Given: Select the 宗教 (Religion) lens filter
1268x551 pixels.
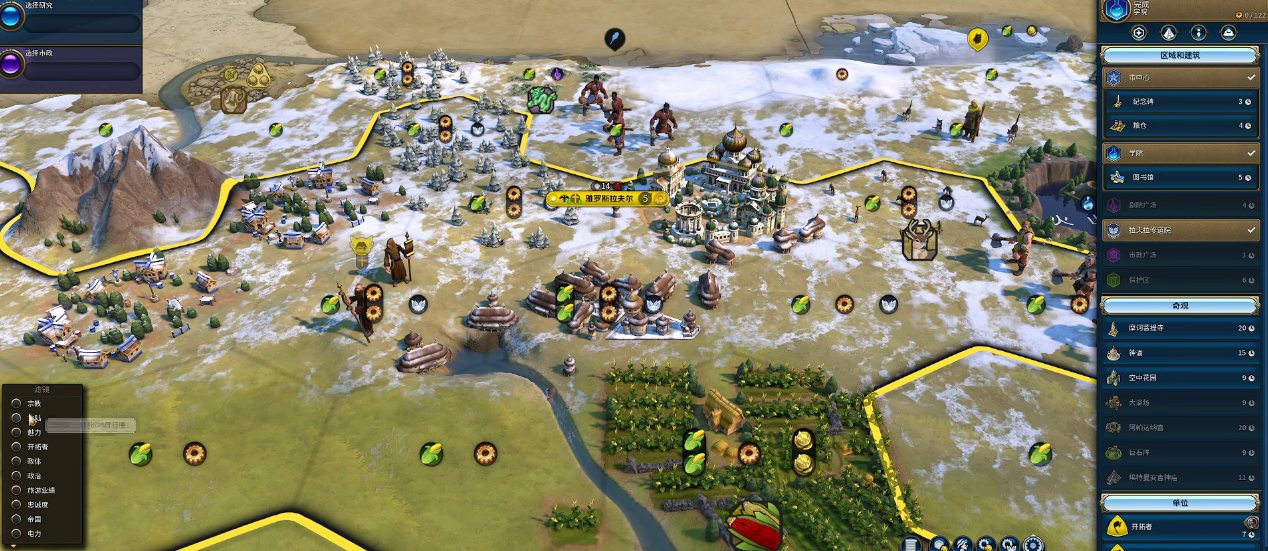Looking at the screenshot, I should click(x=35, y=403).
